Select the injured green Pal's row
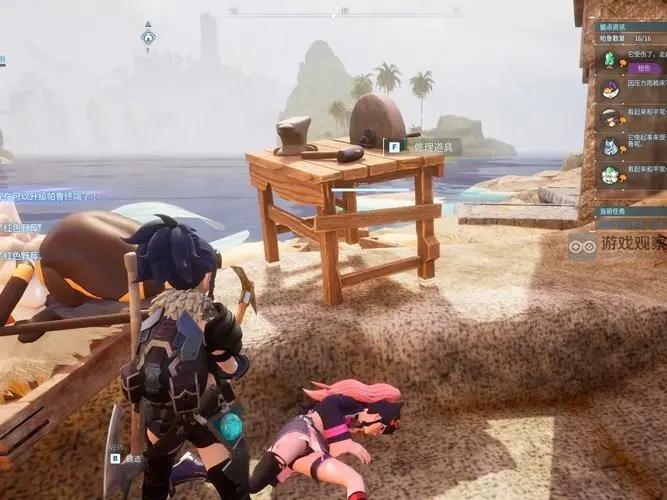Viewport: 667px width, 500px height. 628,59
